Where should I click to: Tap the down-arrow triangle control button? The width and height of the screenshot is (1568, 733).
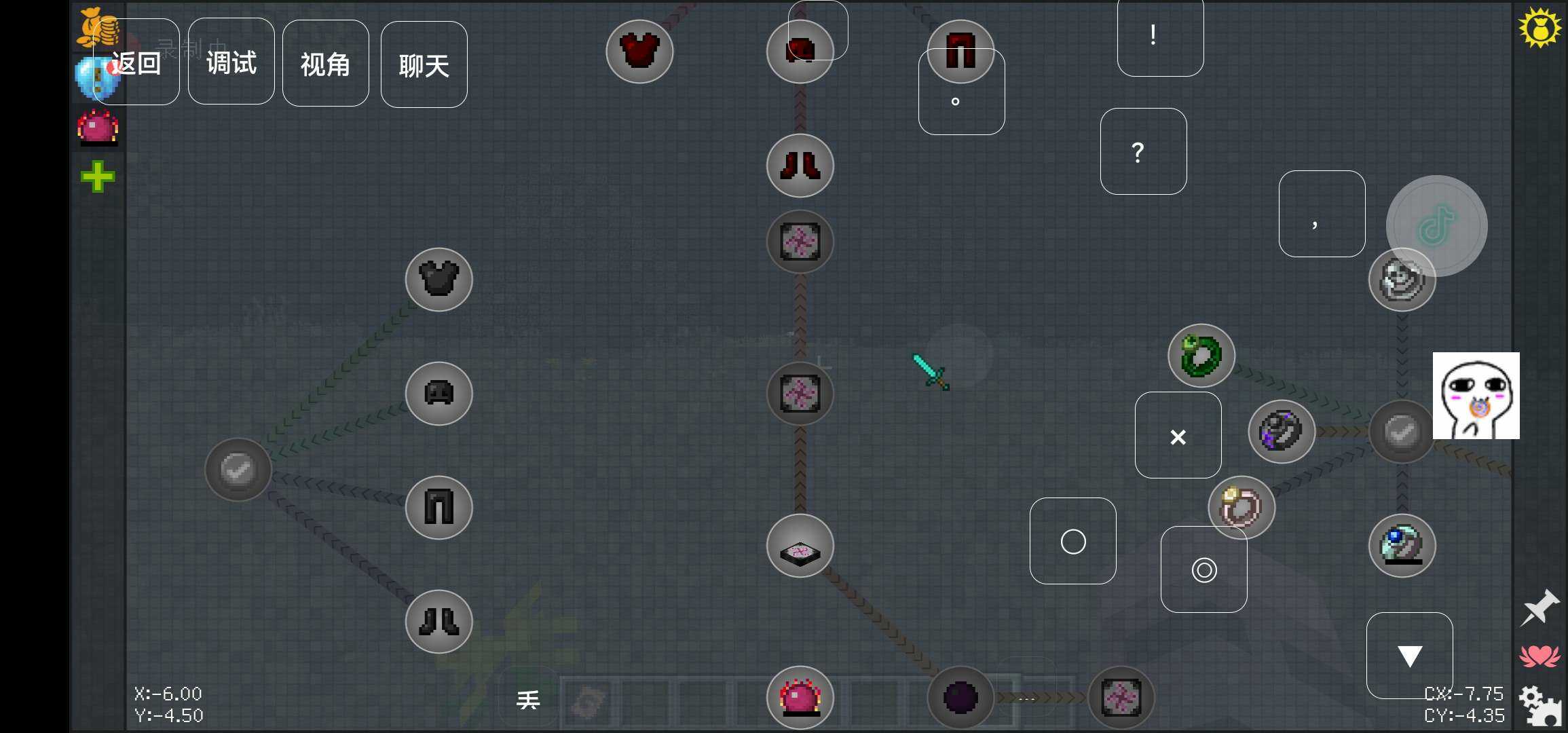click(1410, 656)
